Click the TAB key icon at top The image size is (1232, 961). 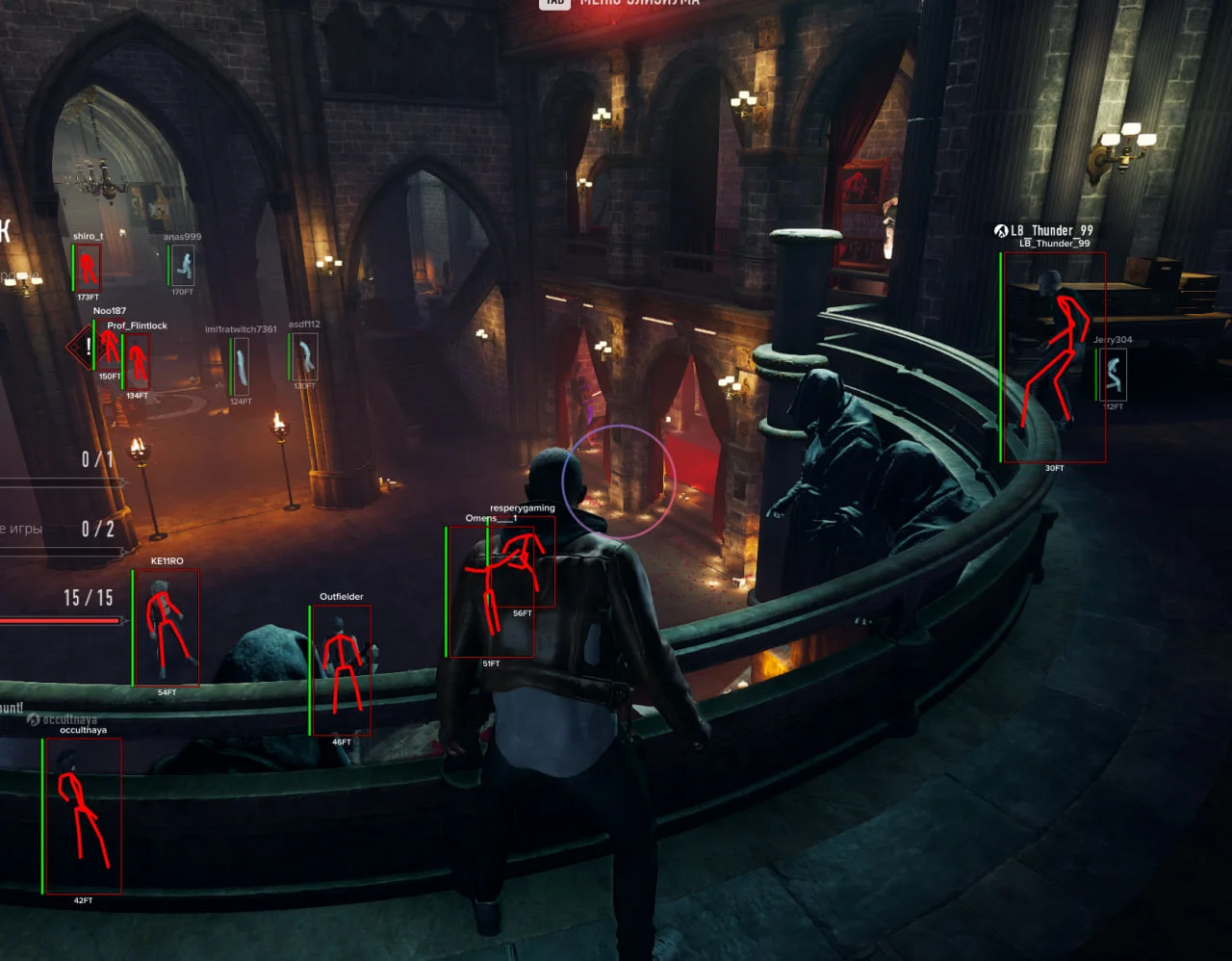(553, 3)
